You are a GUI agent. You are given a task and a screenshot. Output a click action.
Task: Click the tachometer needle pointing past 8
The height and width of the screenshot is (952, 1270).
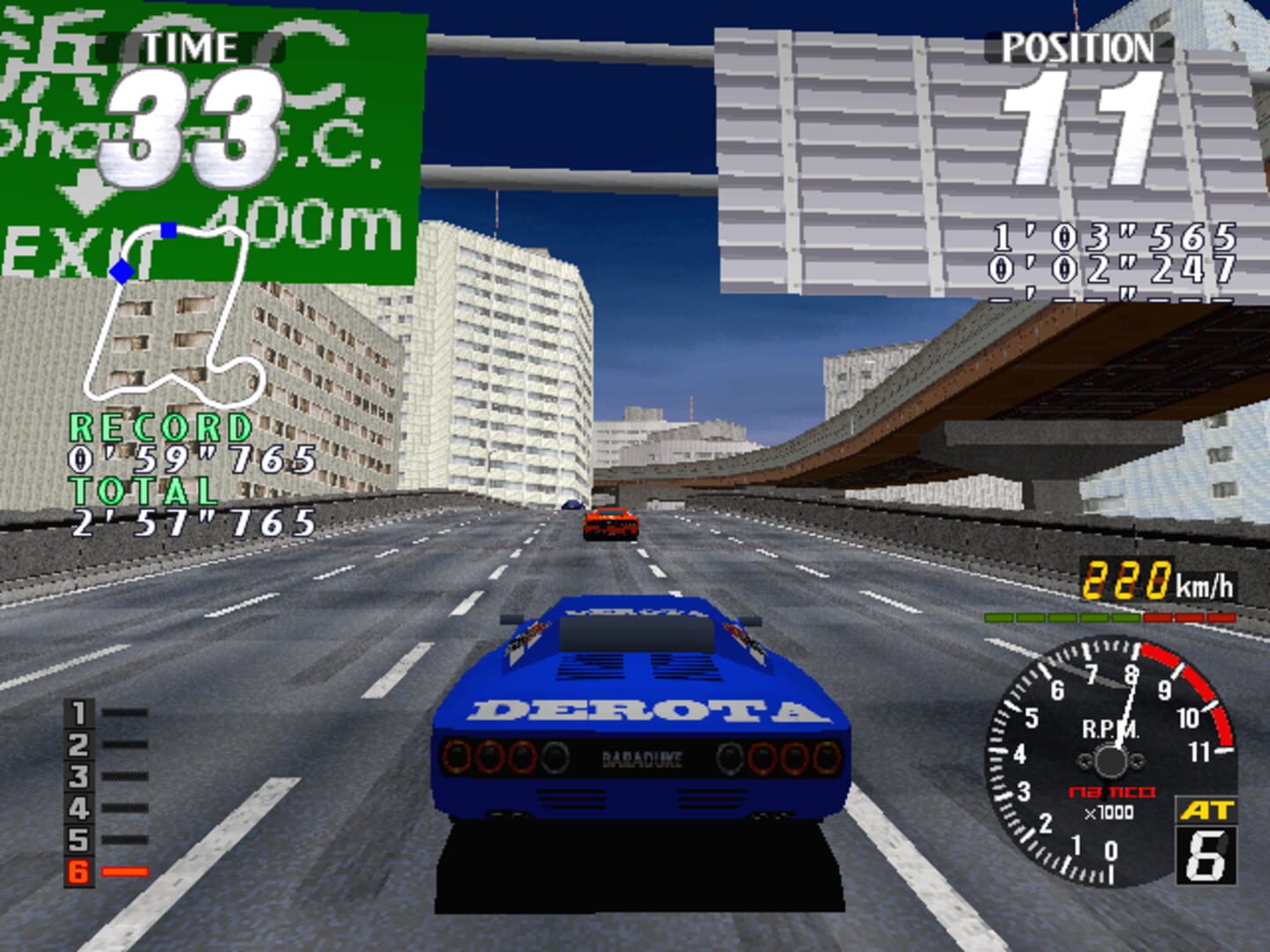coord(1125,710)
